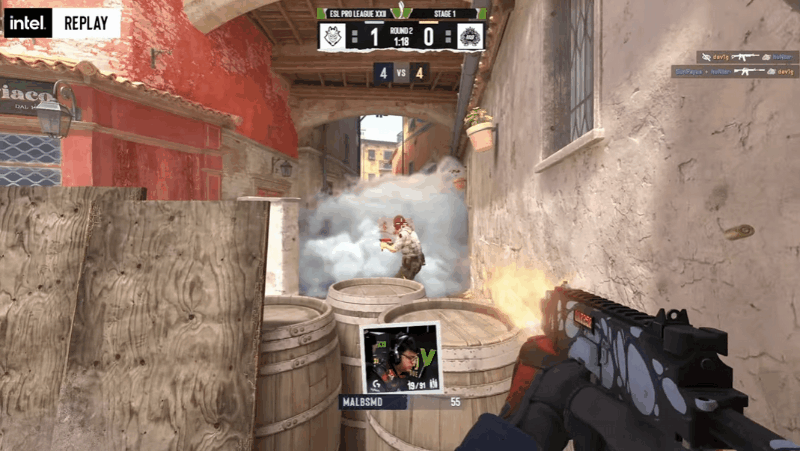
Task: Click the Intel Replay badge
Action: tap(62, 22)
